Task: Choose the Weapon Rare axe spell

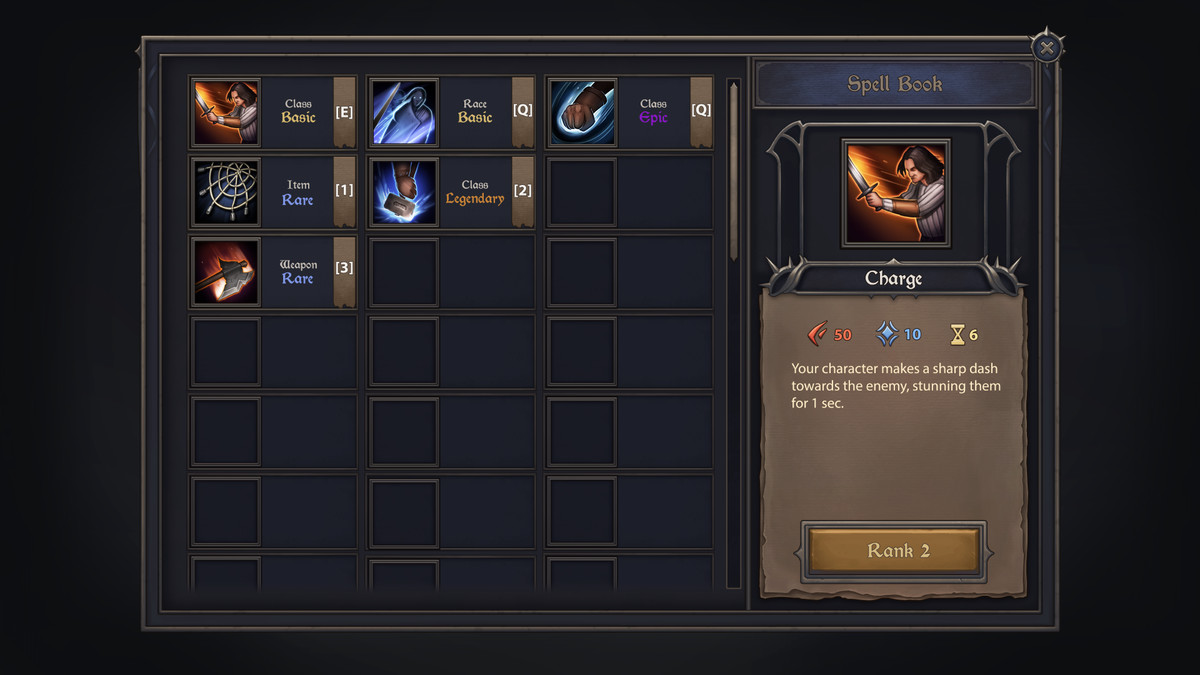Action: pyautogui.click(x=227, y=271)
